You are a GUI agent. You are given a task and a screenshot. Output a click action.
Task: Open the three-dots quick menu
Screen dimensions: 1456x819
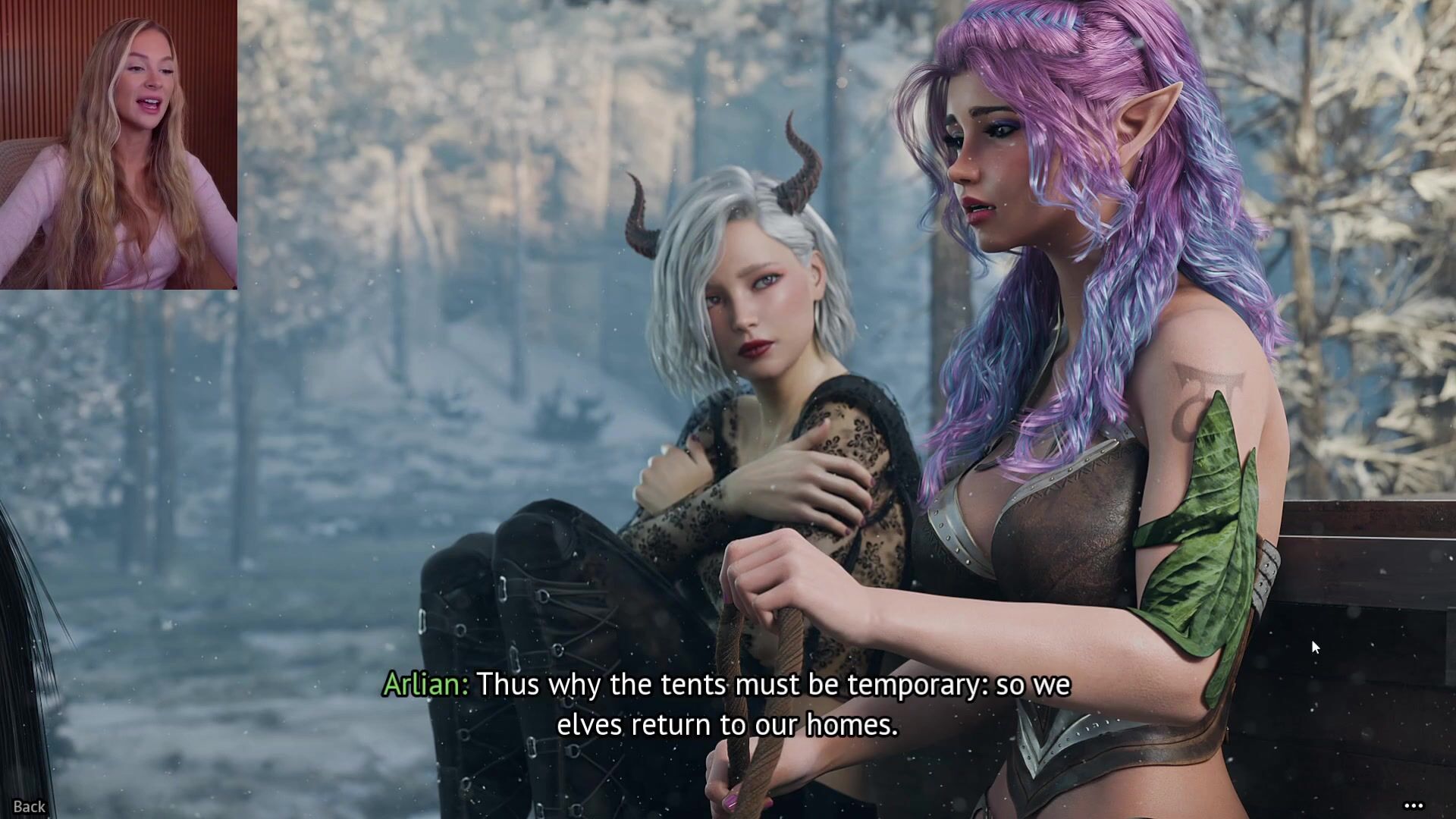[1414, 806]
